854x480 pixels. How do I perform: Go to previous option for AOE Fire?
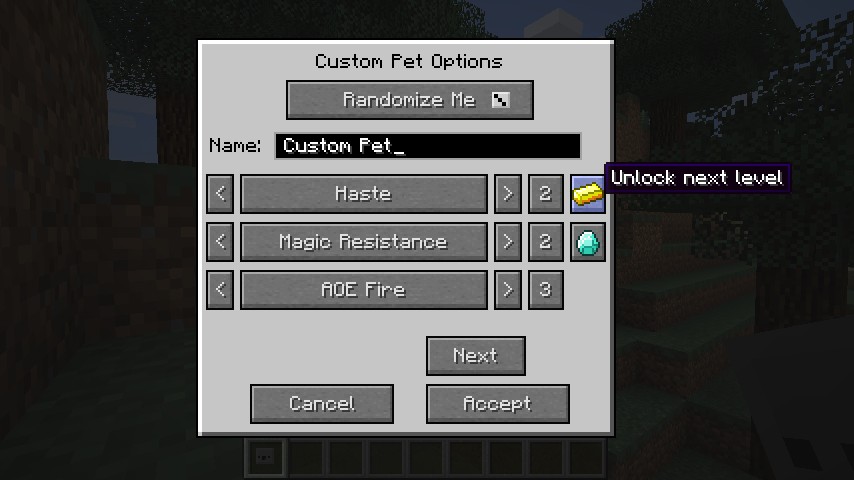[x=220, y=290]
